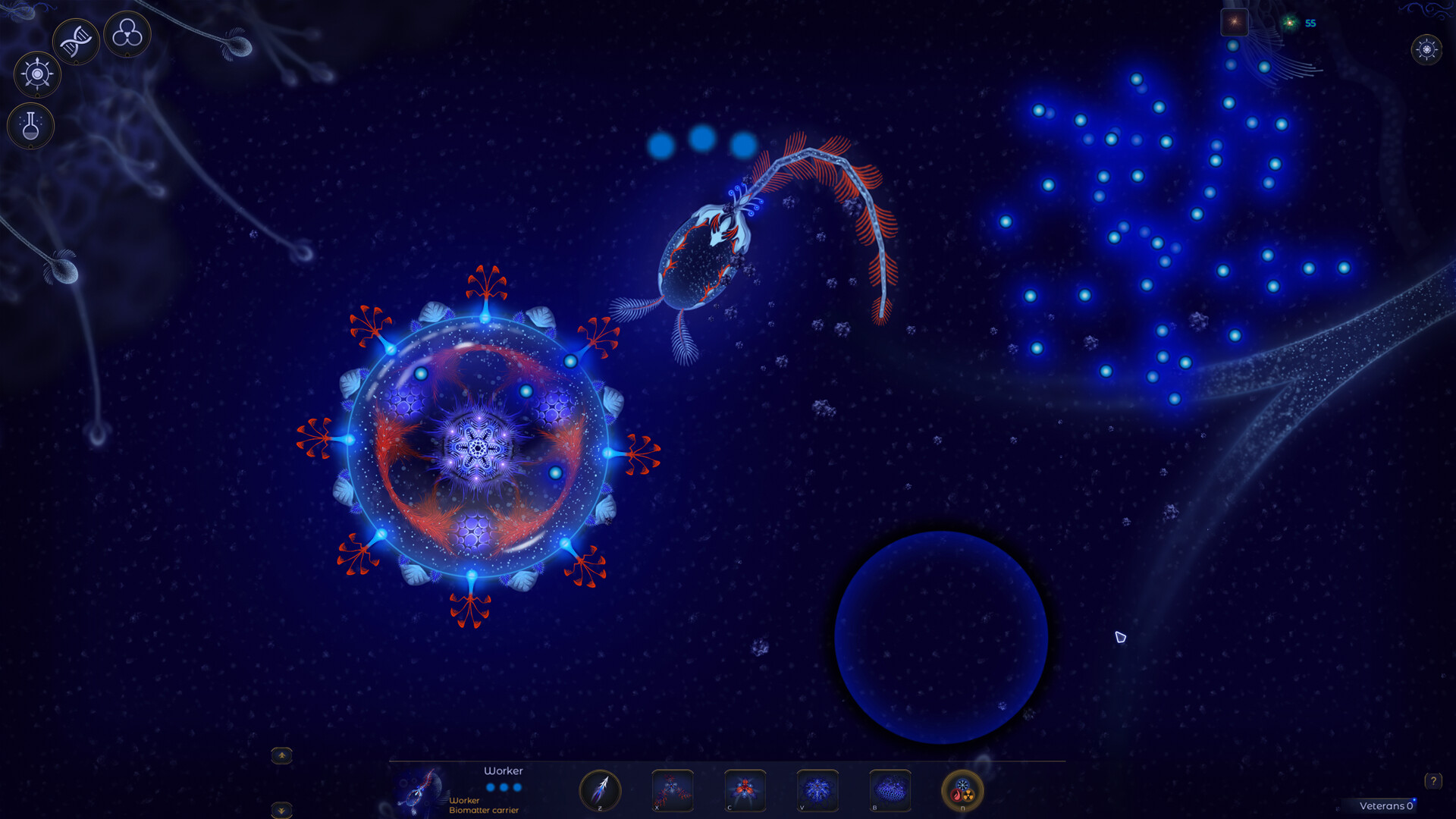Choose the B blue spore cluster icon
The image size is (1456, 819).
click(889, 790)
